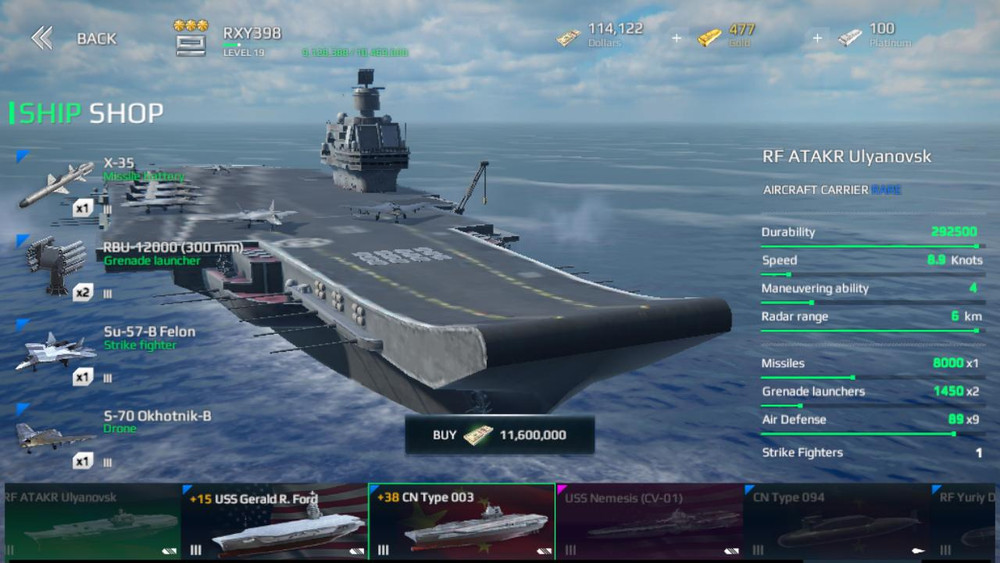Image resolution: width=1000 pixels, height=563 pixels.
Task: Pick the CN Type 003 carrier card
Action: pos(461,522)
